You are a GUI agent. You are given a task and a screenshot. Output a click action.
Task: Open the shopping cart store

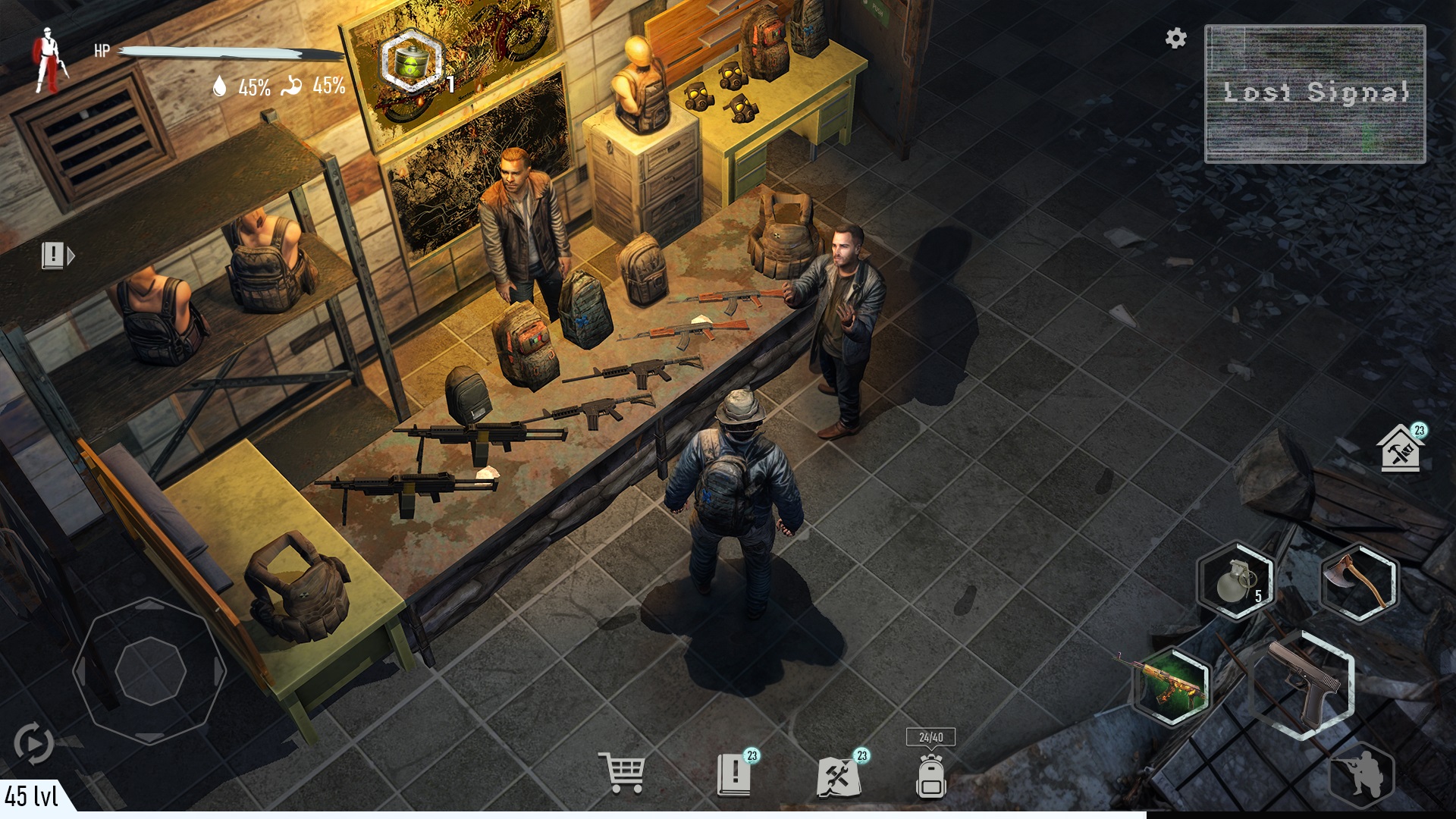pos(621,773)
